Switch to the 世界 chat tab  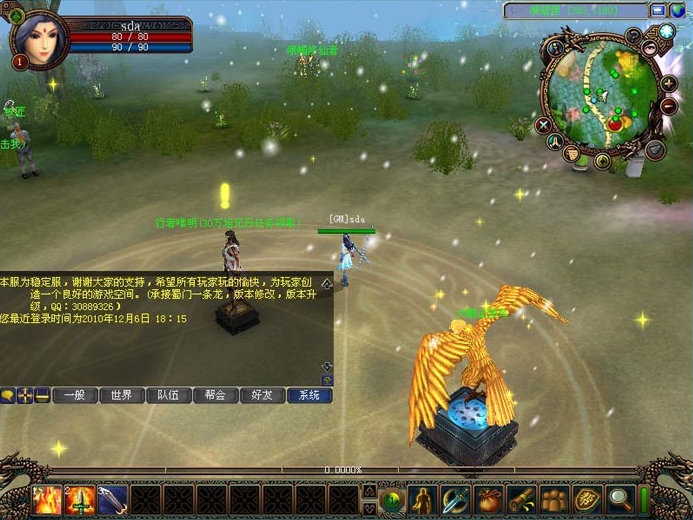click(x=122, y=395)
